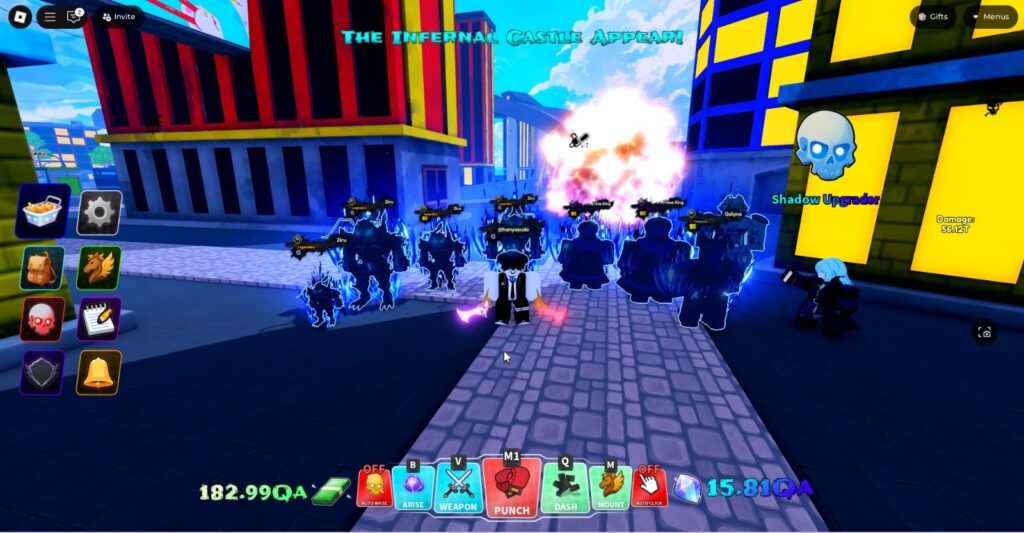1024x533 pixels.
Task: Open the red skull menu icon
Action: (43, 319)
